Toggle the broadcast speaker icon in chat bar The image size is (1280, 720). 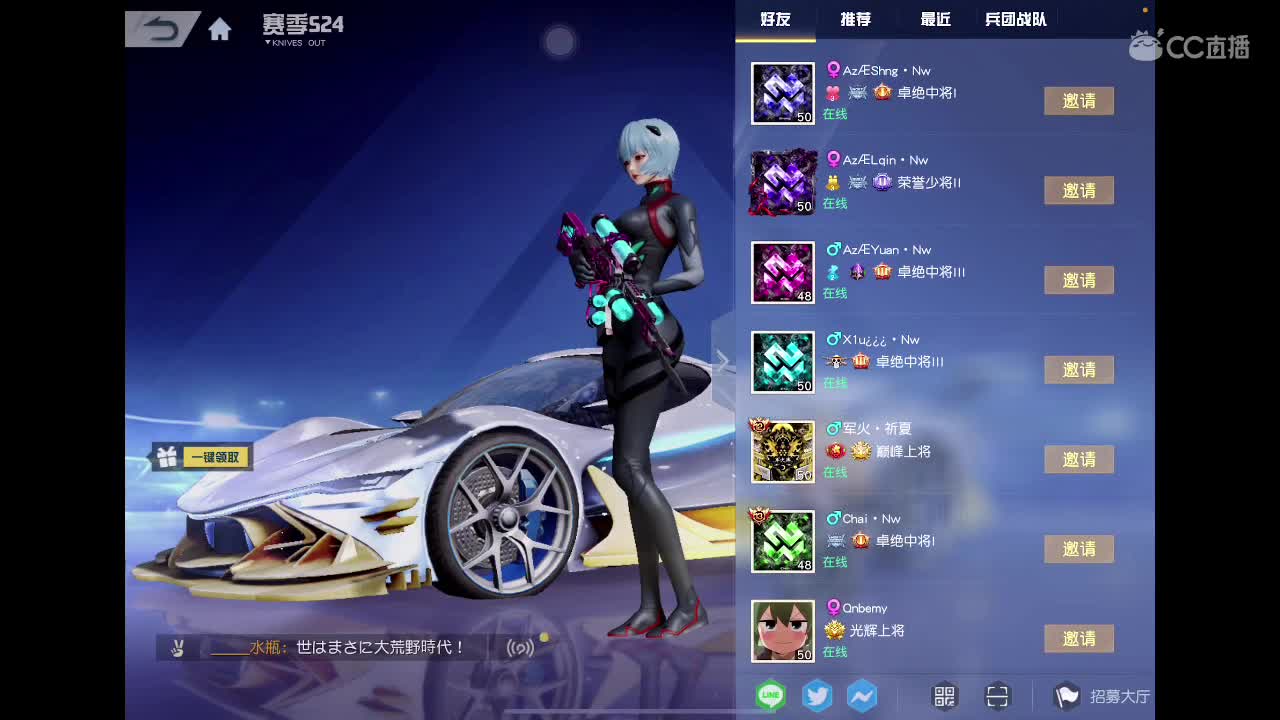(x=520, y=647)
